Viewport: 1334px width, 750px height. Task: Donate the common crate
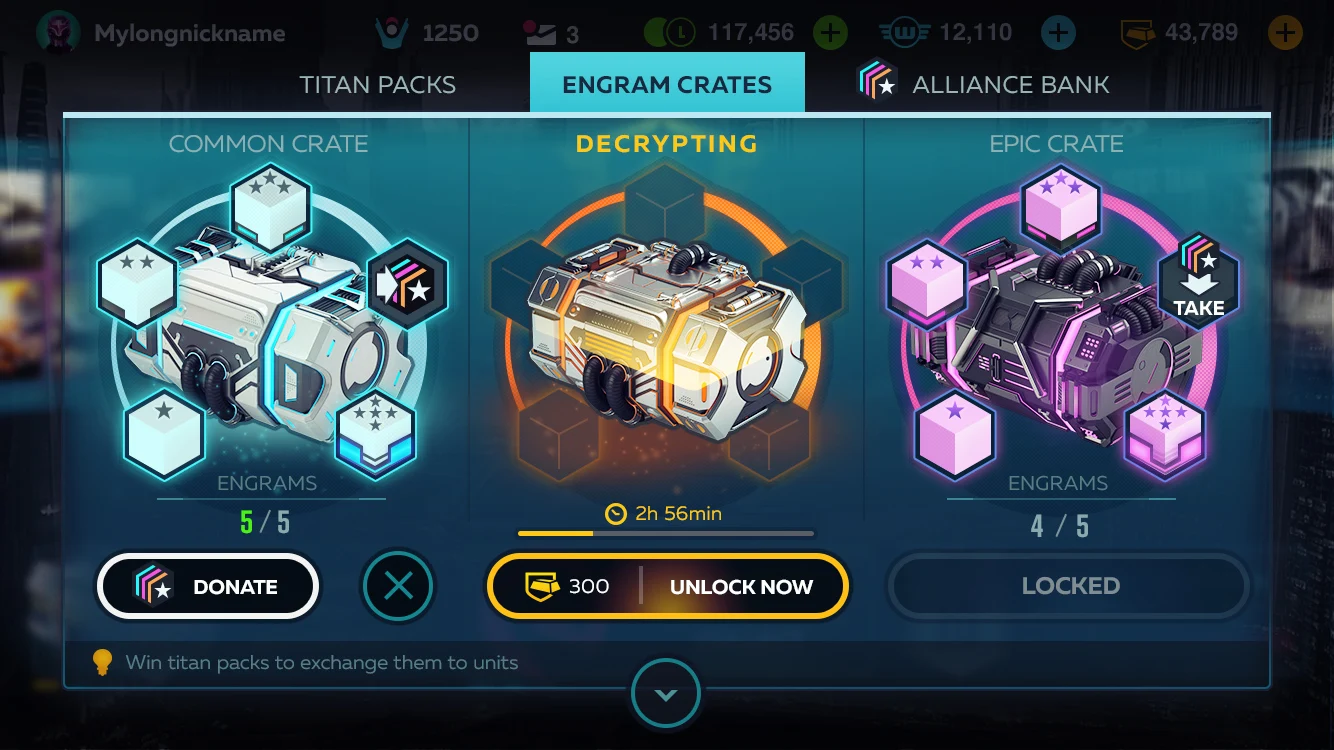208,587
